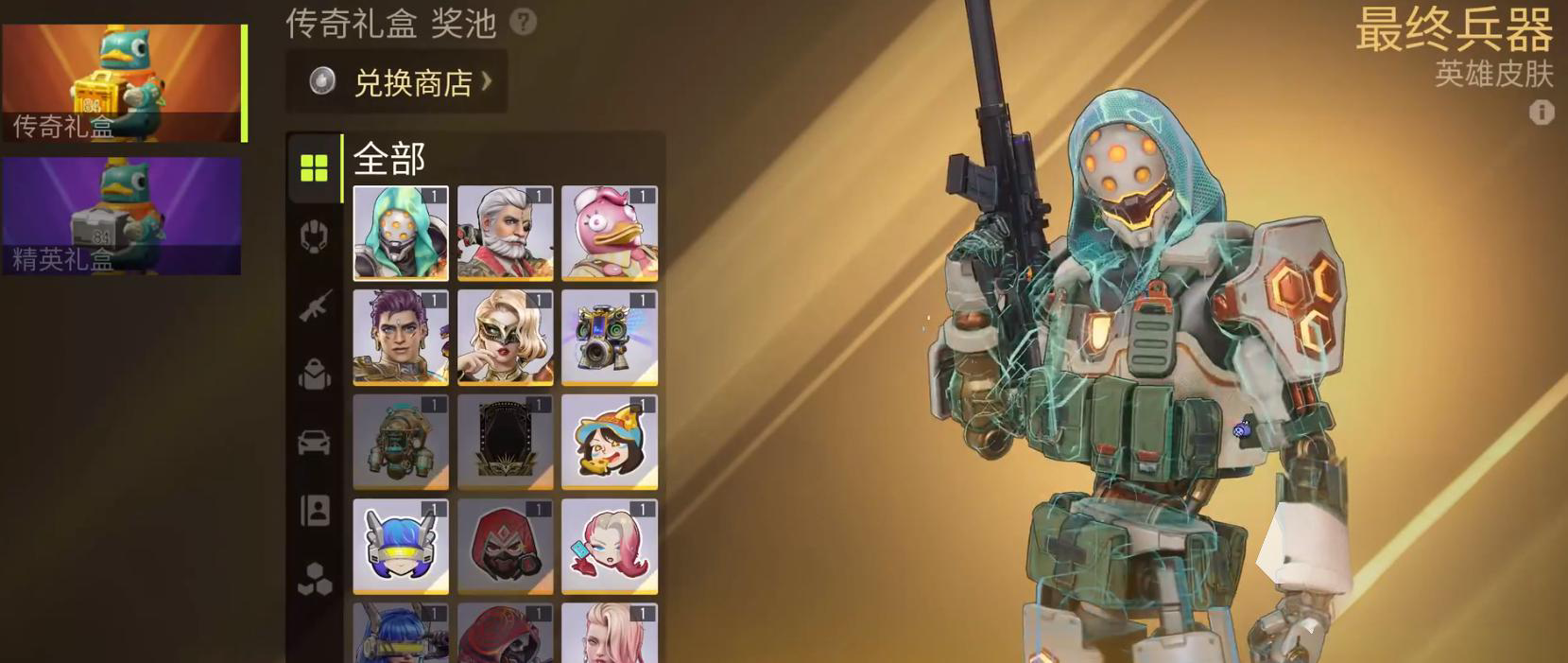1568x663 pixels.
Task: Filter rewards by rifle weapon category
Action: click(x=314, y=305)
